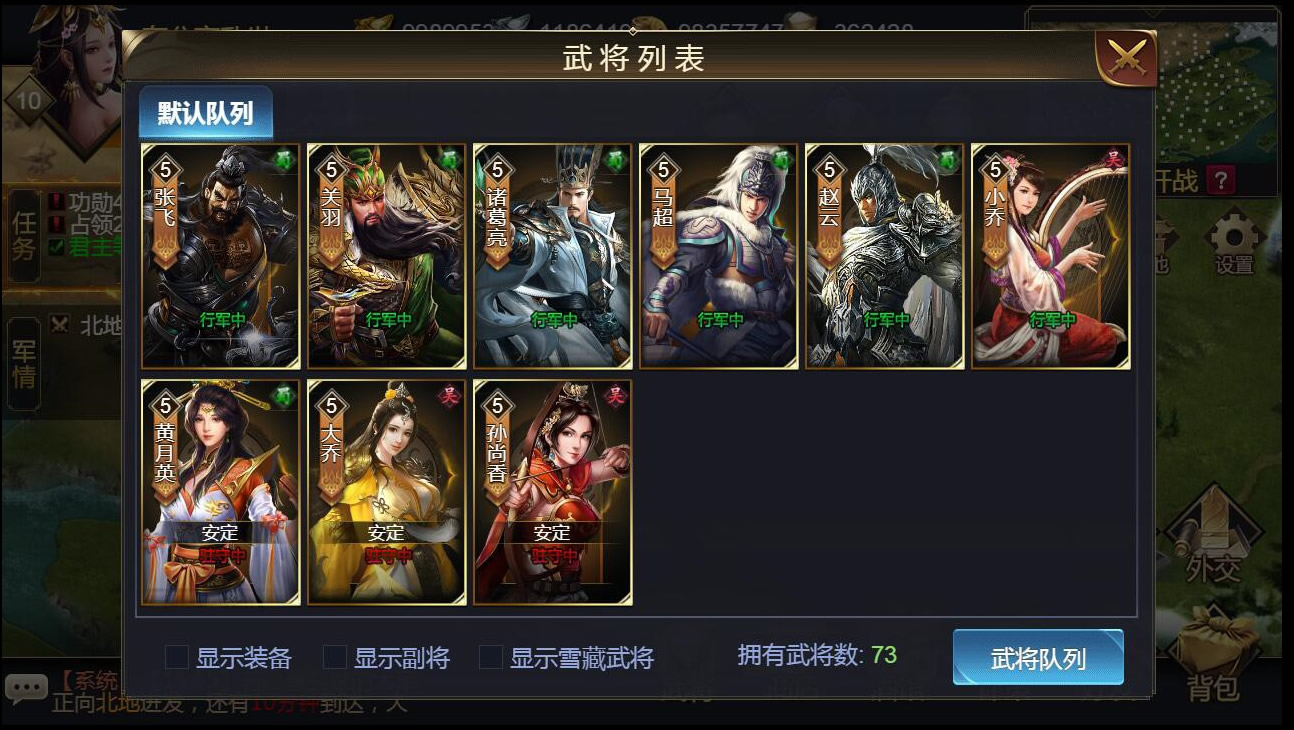
Task: Enable the 显示副将 checkbox
Action: [333, 658]
